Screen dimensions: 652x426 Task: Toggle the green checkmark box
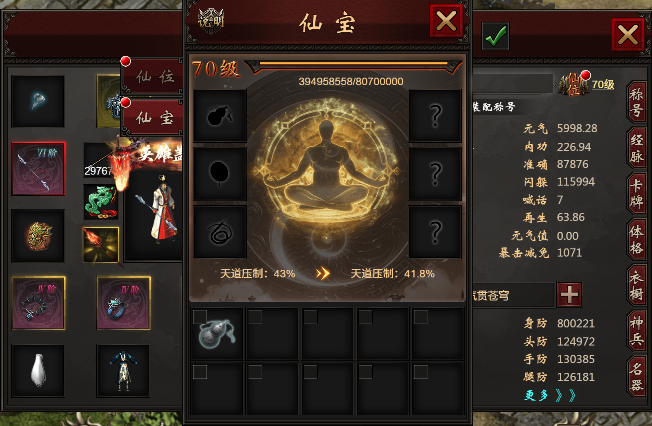(495, 36)
